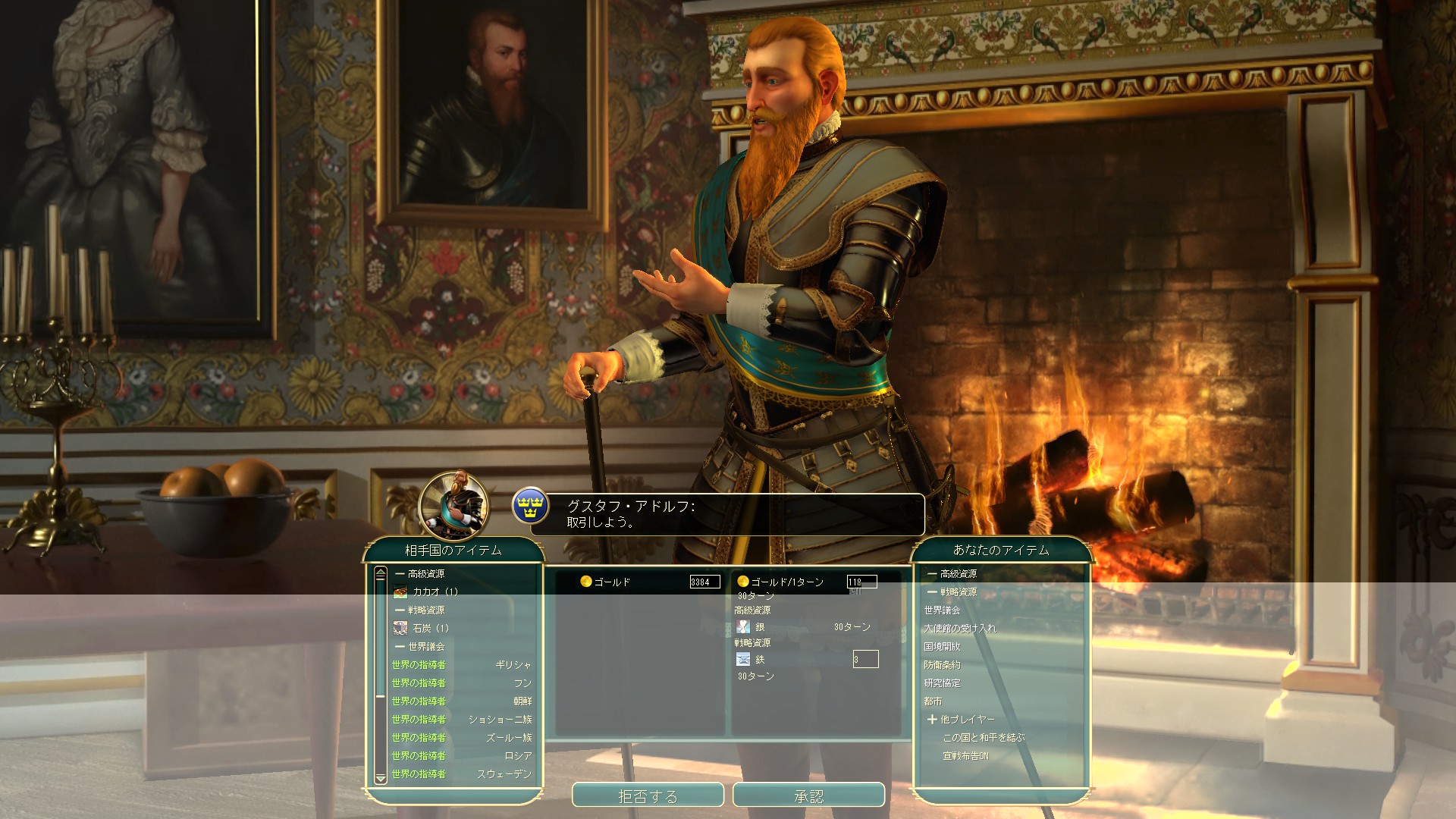1456x819 pixels.
Task: Add 国境開放 from your items
Action: coord(942,646)
